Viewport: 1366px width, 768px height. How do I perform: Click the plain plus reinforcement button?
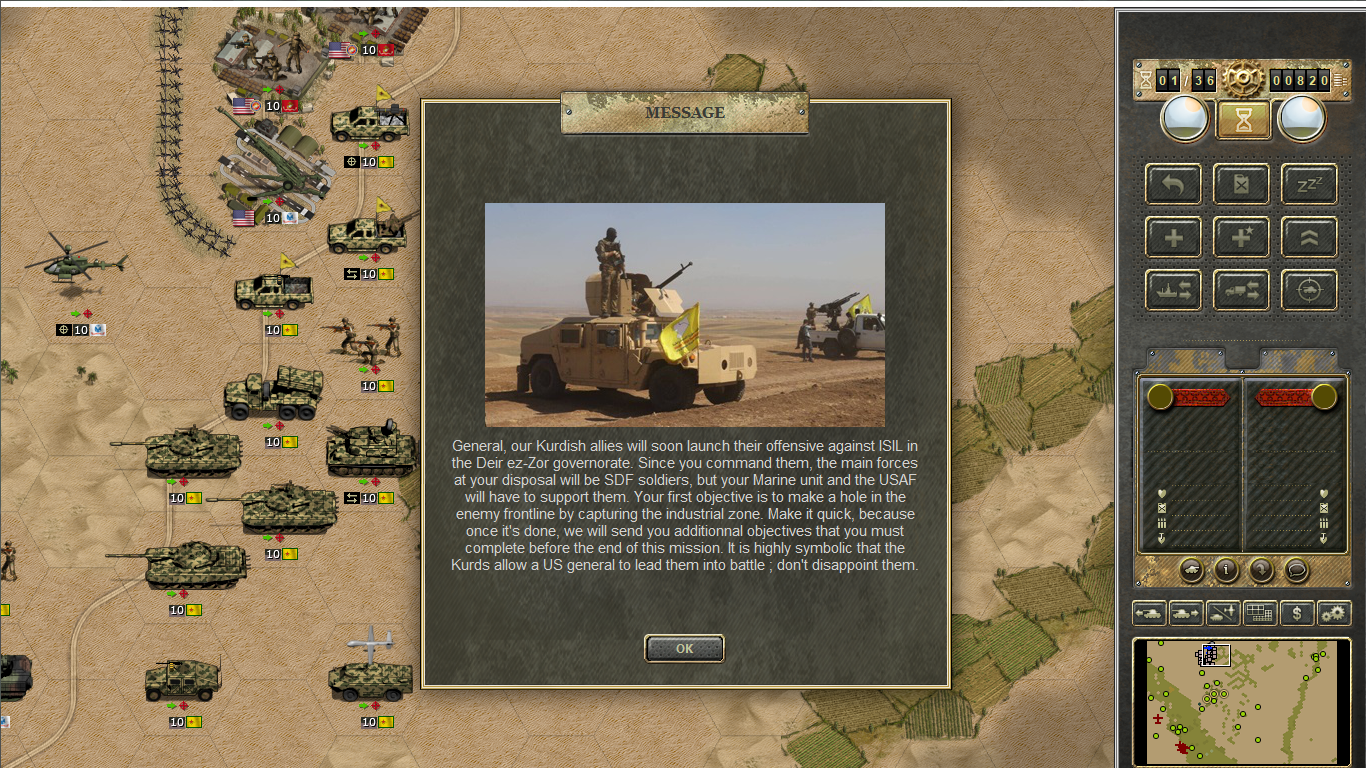[1173, 237]
